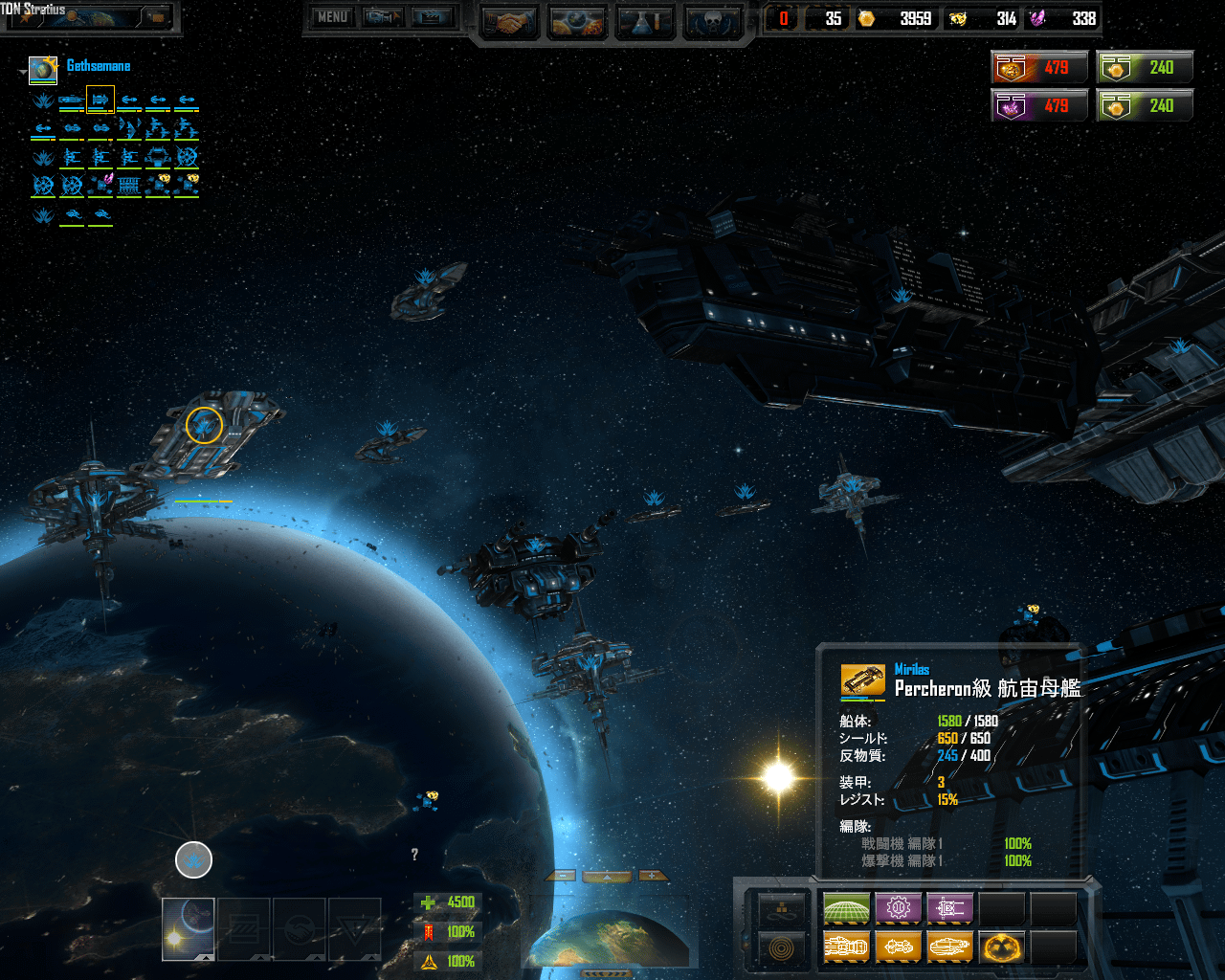Click the minimap zoom-in plus button
This screenshot has height=980, width=1225.
click(x=653, y=876)
